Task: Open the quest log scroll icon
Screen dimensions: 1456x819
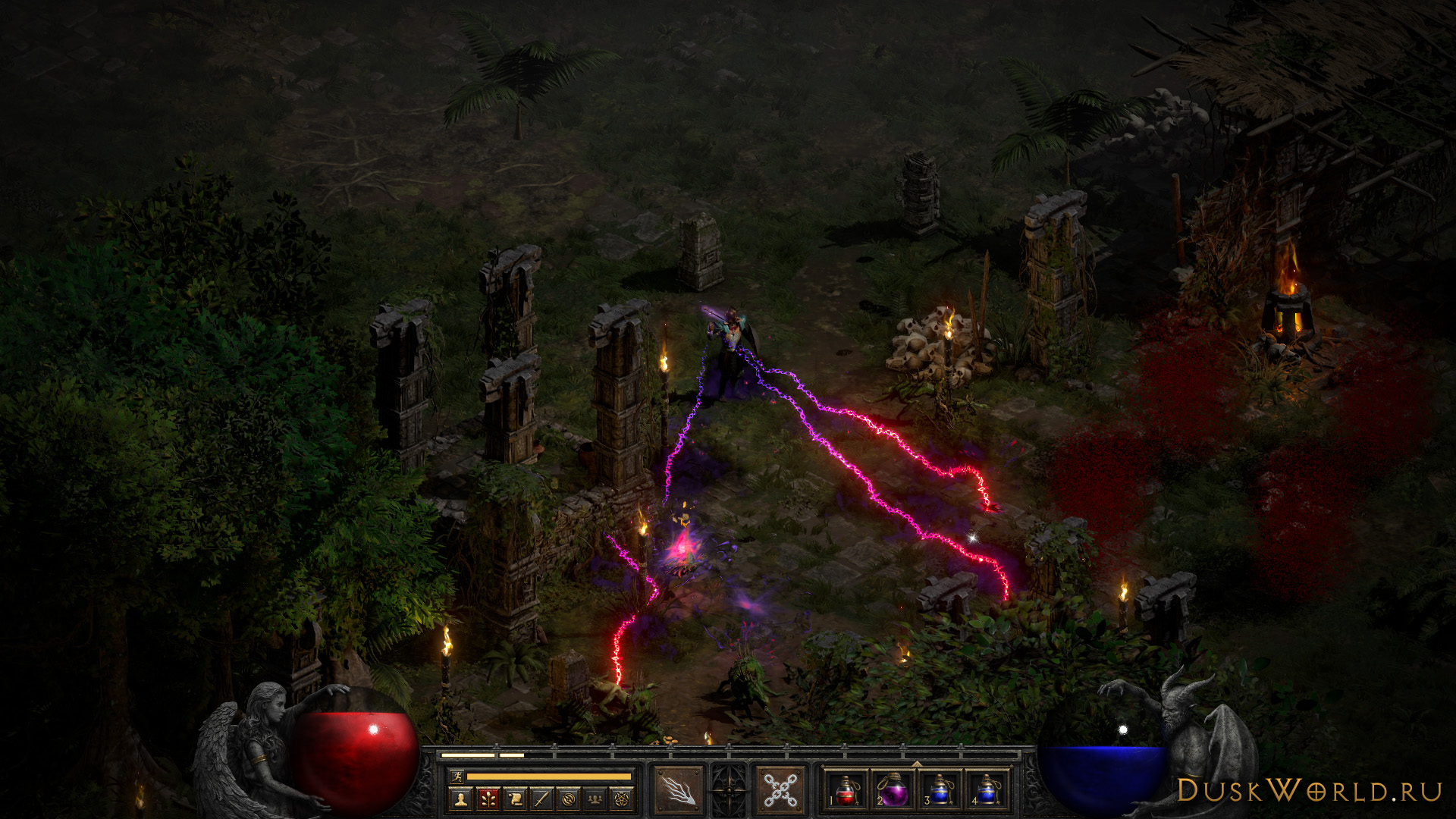Action: 514,799
